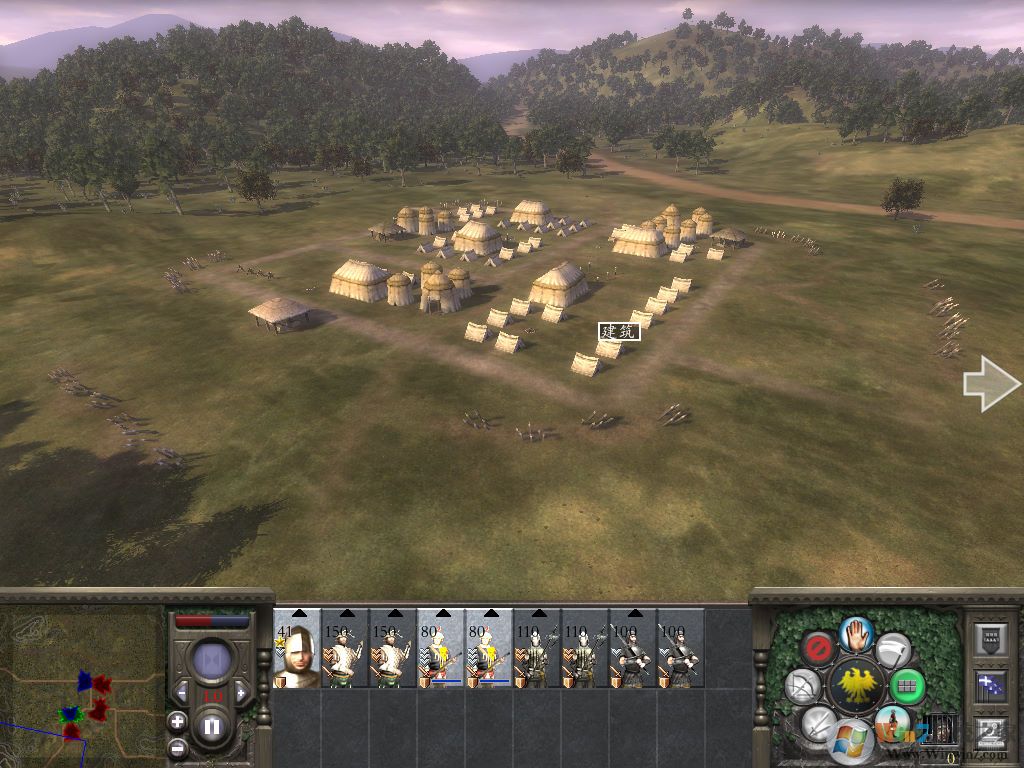Click the sword command button
This screenshot has height=768, width=1024.
pyautogui.click(x=819, y=722)
